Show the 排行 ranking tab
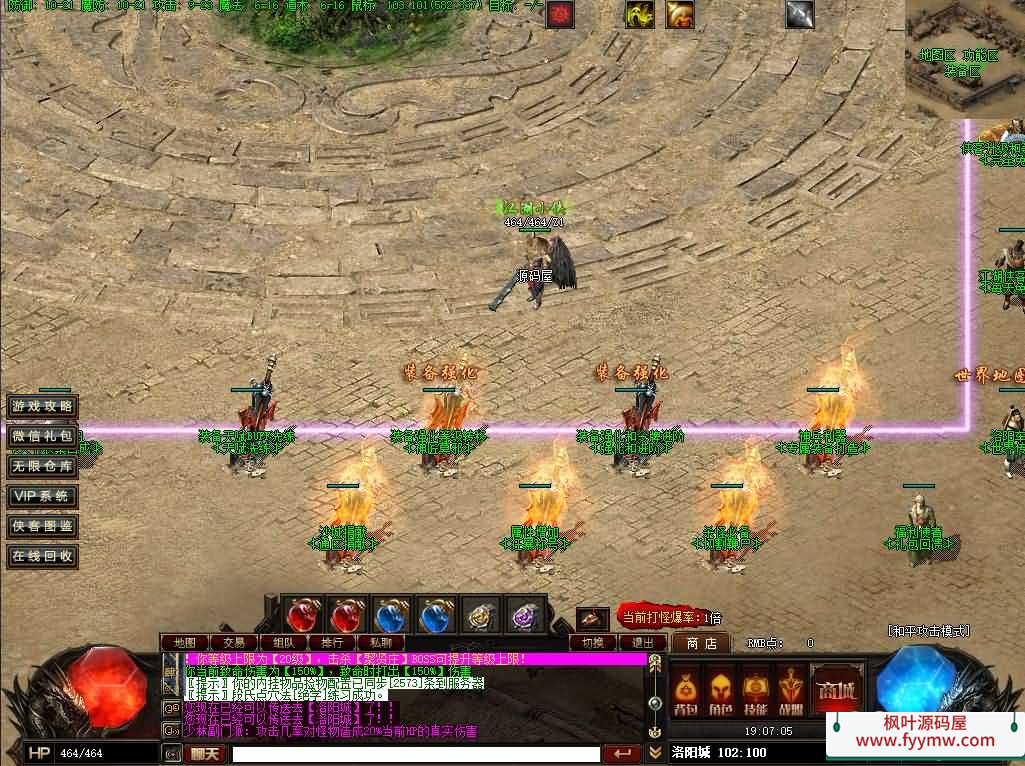Viewport: 1025px width, 766px height. pos(332,642)
